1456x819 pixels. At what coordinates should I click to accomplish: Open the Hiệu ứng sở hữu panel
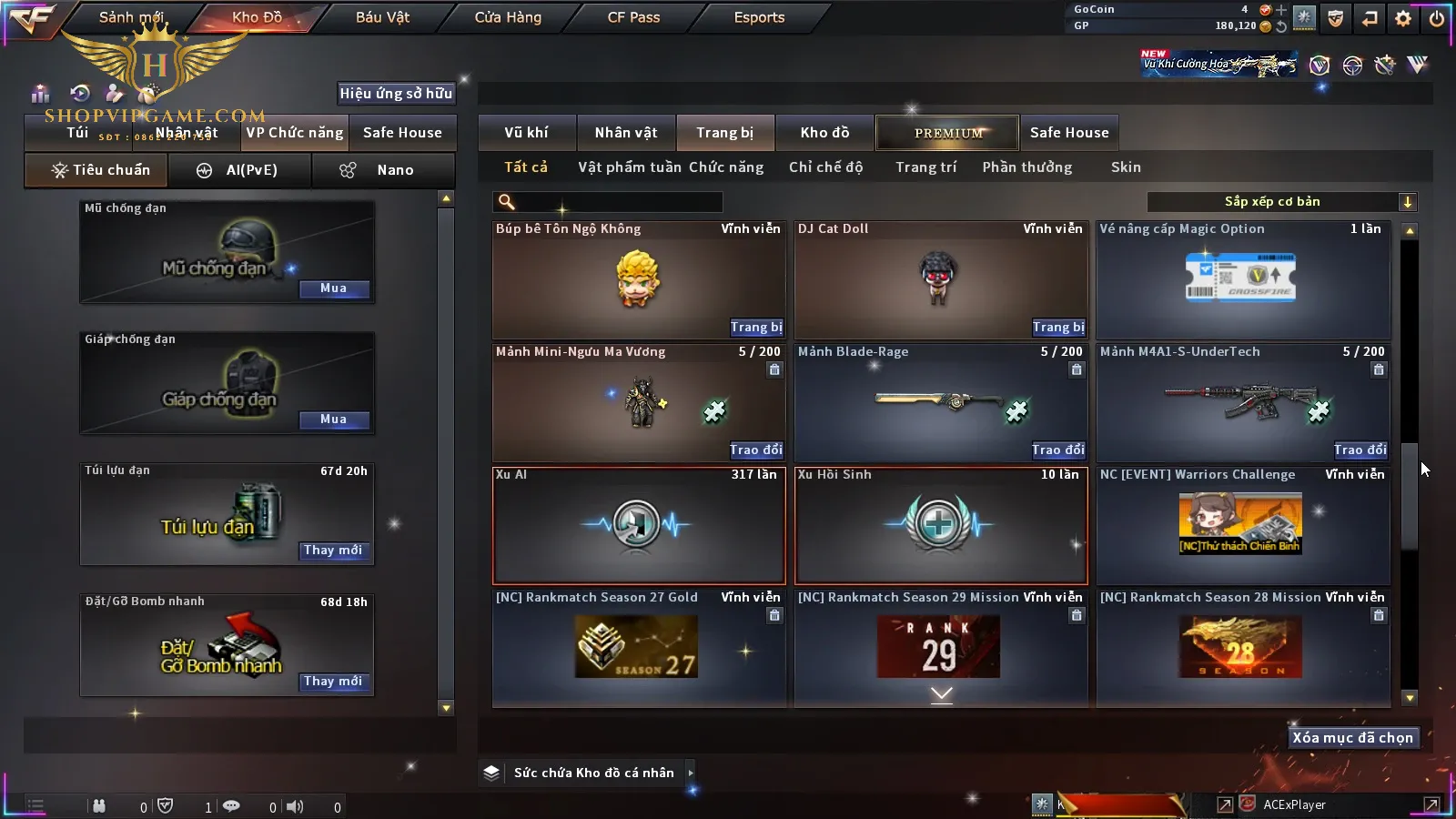tap(396, 93)
